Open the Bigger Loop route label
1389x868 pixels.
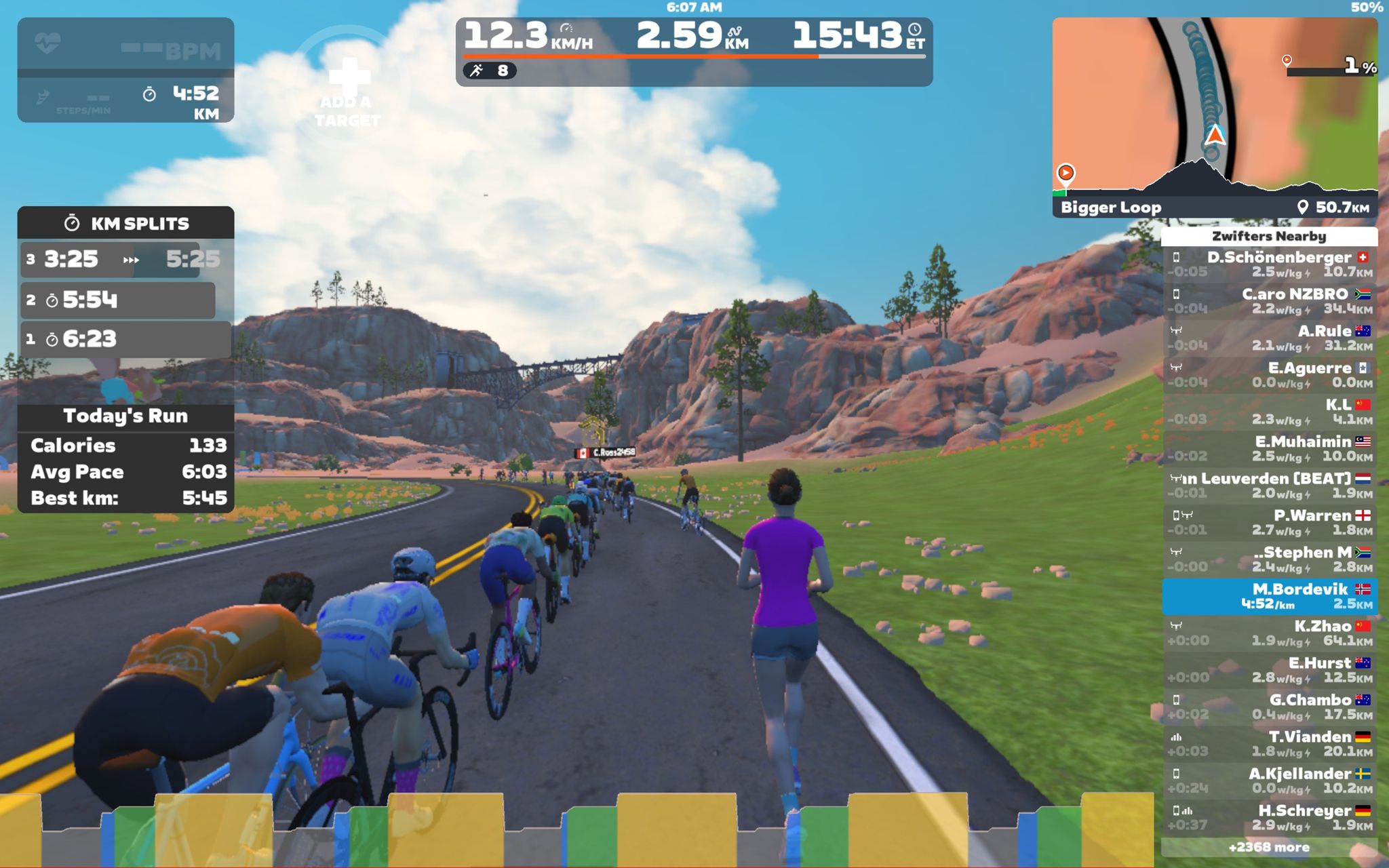[1111, 208]
